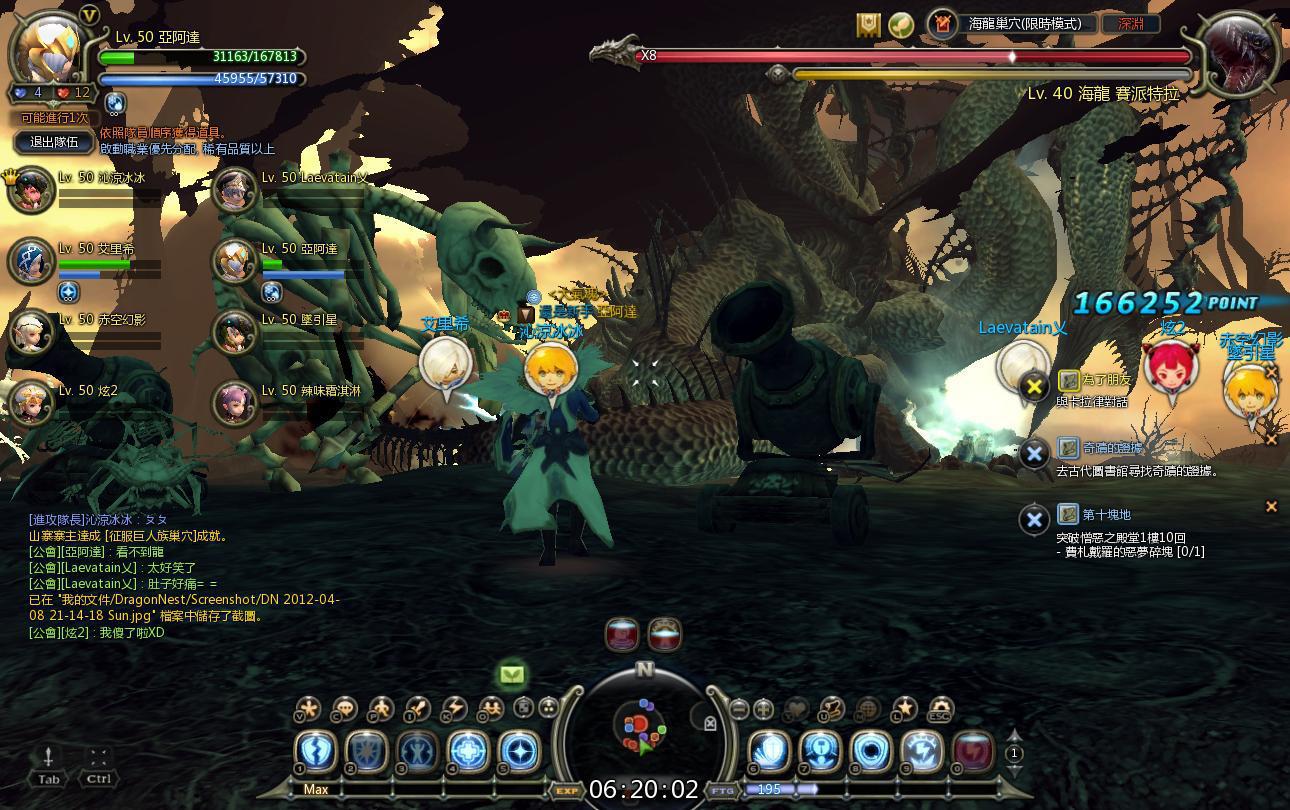Open the circular minimap radar

click(x=641, y=727)
